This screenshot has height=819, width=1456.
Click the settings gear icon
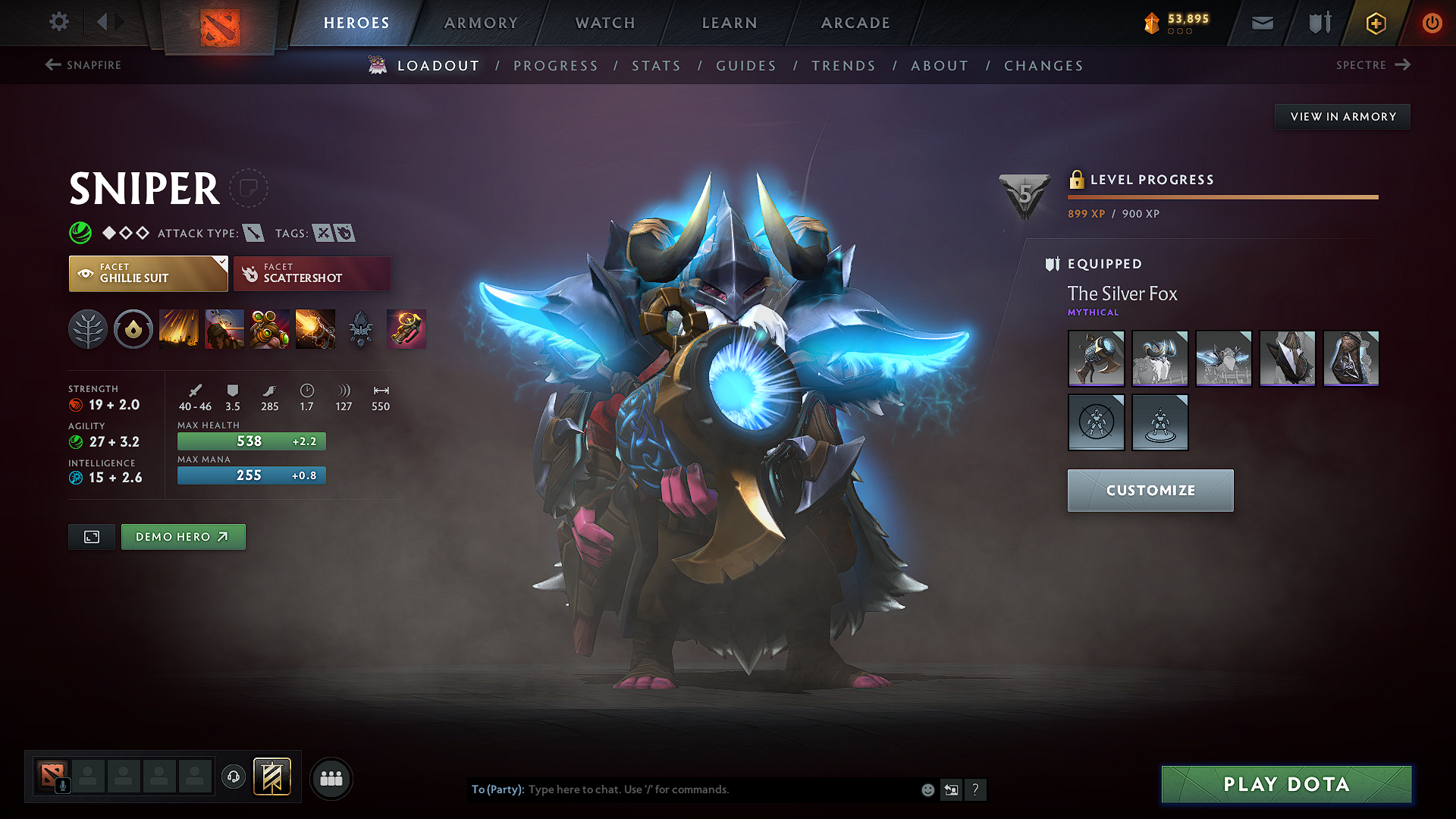(x=58, y=23)
